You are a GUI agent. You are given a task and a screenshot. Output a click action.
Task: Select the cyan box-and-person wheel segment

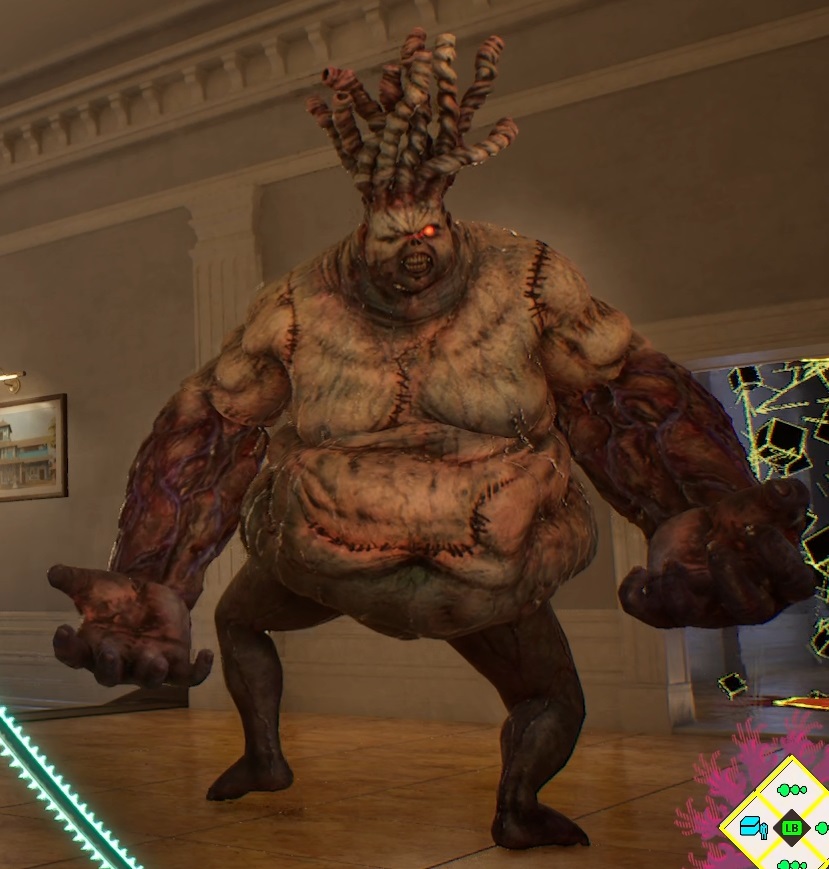[752, 828]
